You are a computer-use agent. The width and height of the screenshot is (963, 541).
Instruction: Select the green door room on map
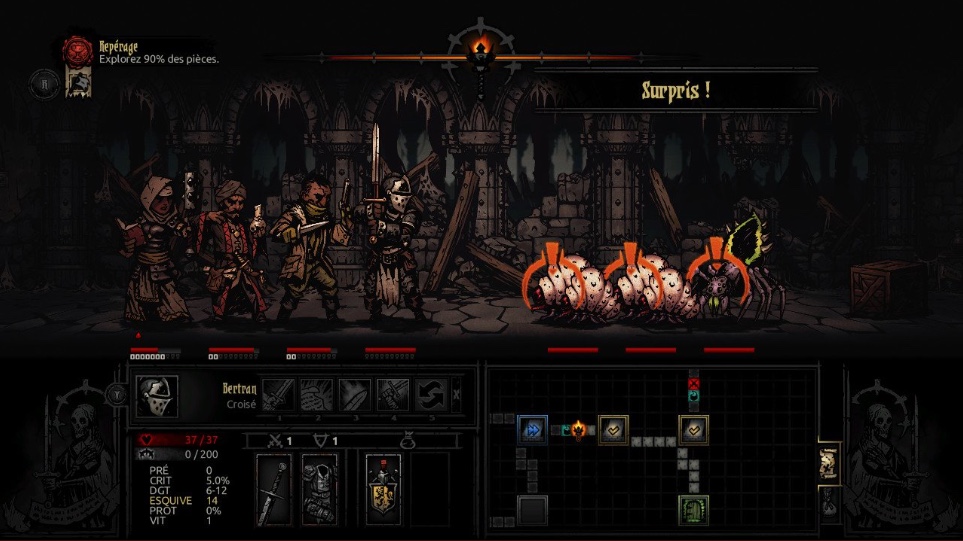(x=694, y=510)
